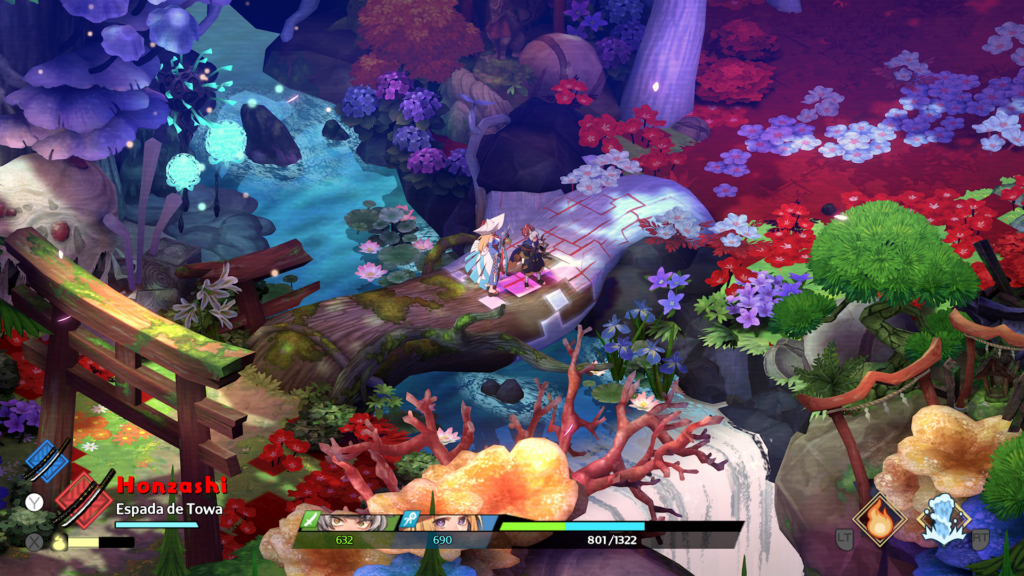The width and height of the screenshot is (1024, 576).
Task: Select the red Honzashi sword icon
Action: (84, 501)
